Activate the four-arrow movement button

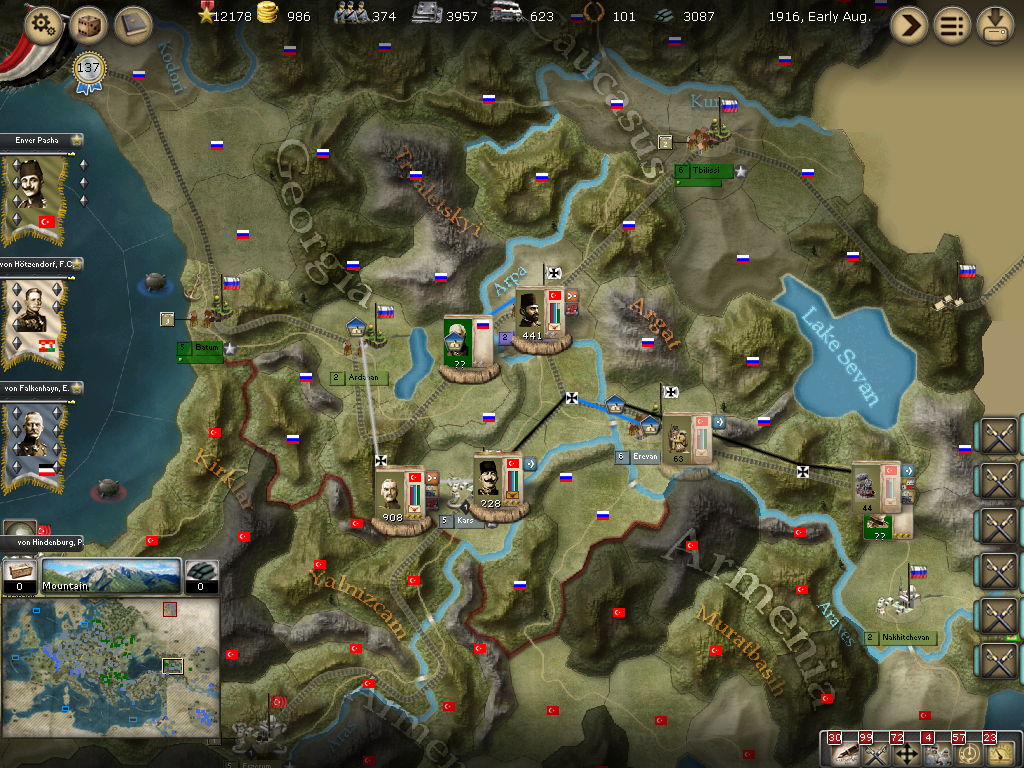point(905,753)
